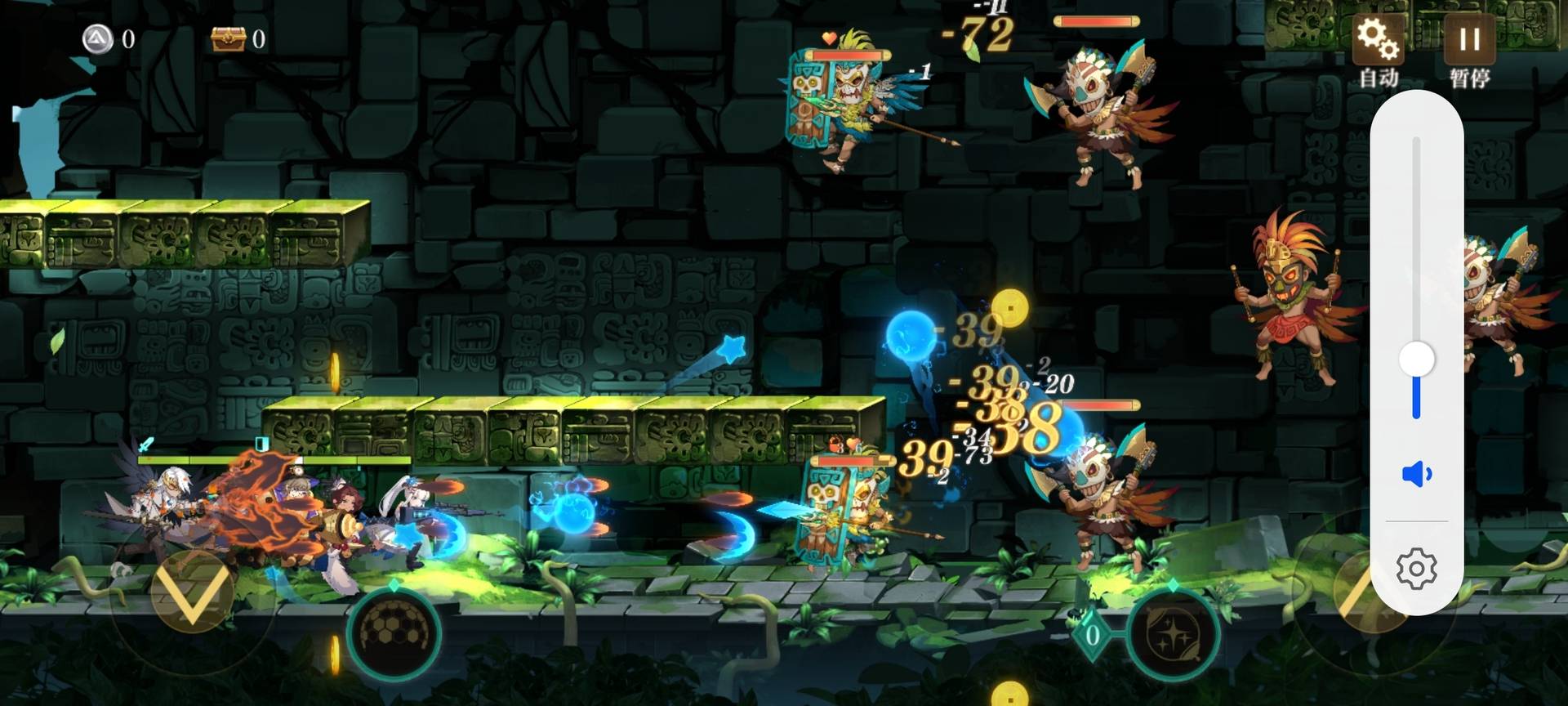The width and height of the screenshot is (1568, 706).
Task: Open sound settings from the volume panel gear
Action: pos(1417,569)
